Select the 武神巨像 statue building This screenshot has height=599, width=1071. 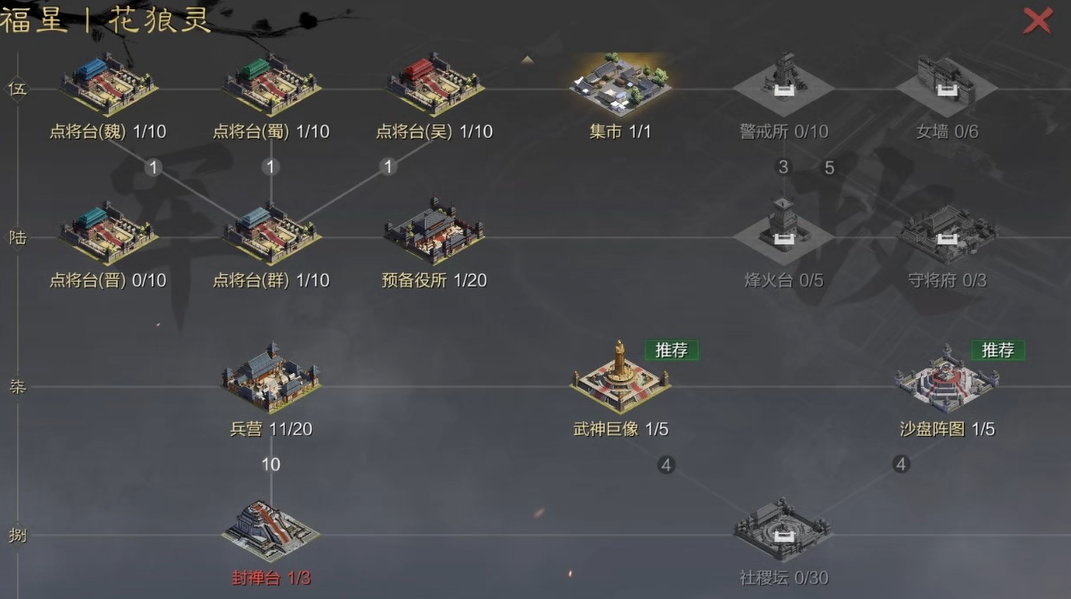tap(620, 380)
